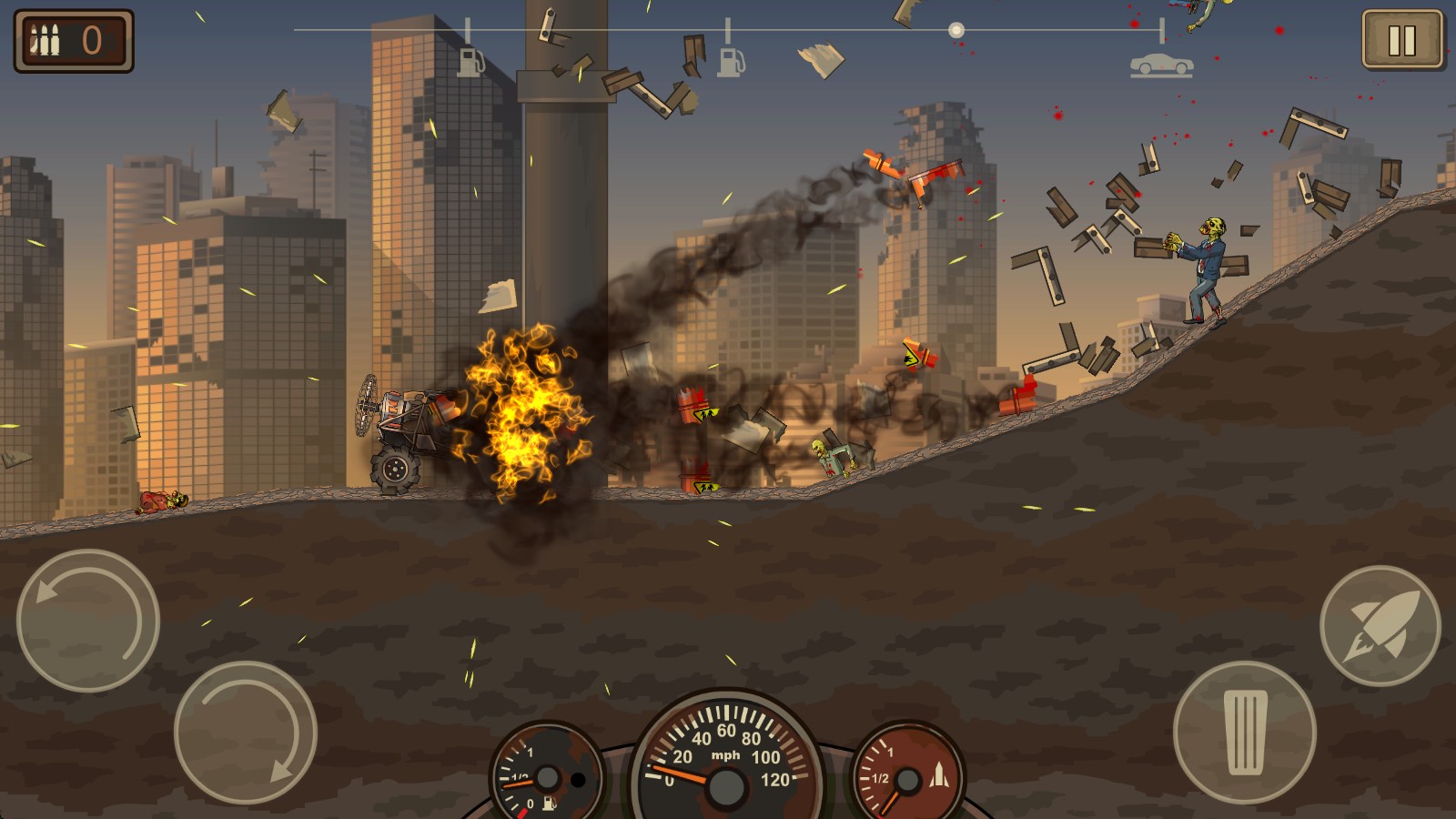Tilt vehicle backward with counterclockwise arrow
This screenshot has height=819, width=1456.
88,621
